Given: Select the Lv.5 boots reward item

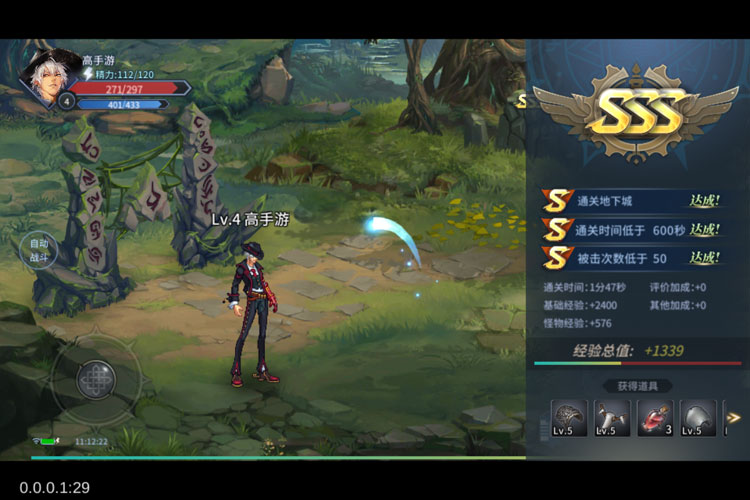Looking at the screenshot, I should tap(611, 418).
